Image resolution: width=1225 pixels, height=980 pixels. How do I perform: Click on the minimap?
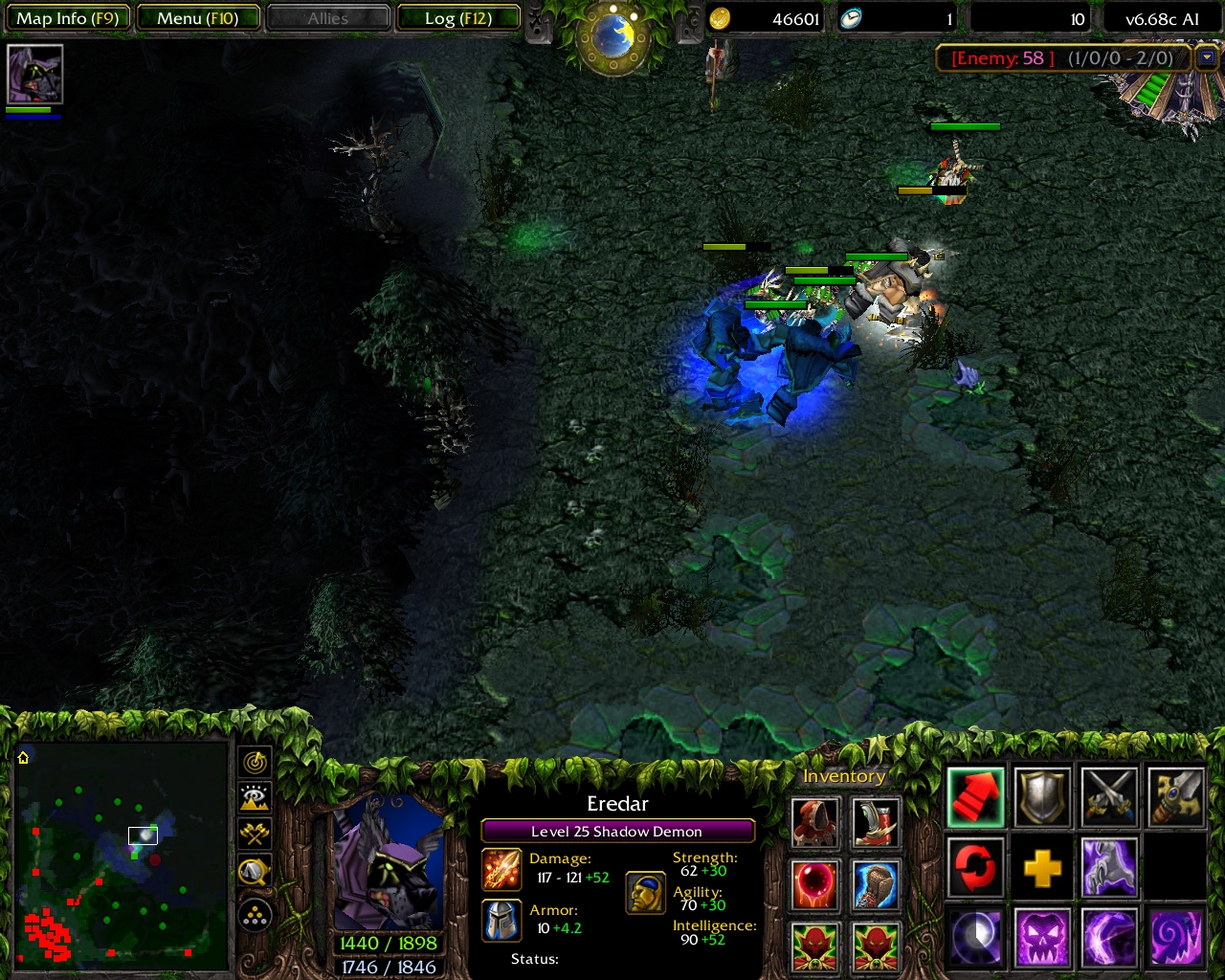(122, 854)
